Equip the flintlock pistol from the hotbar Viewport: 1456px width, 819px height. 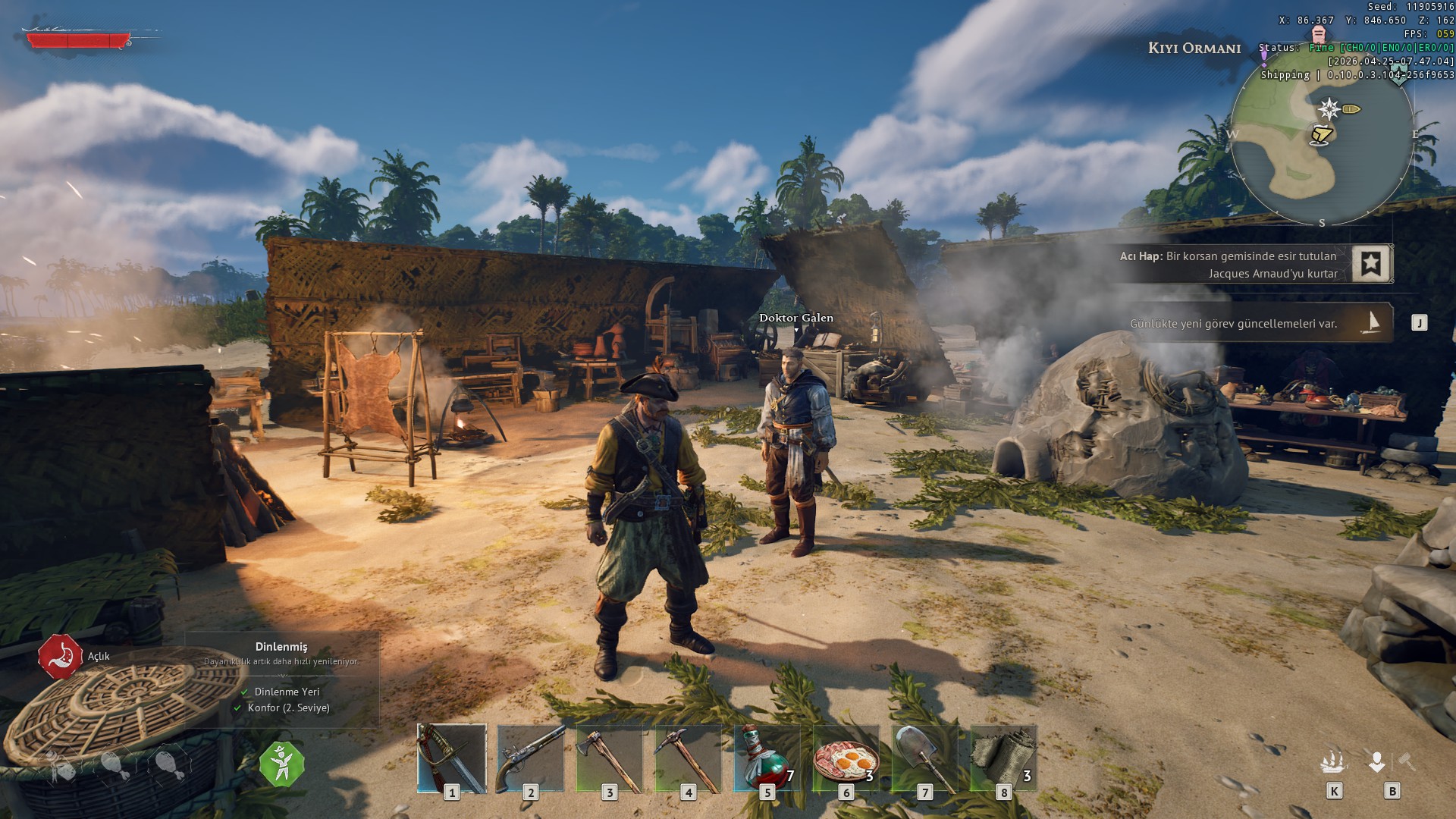click(531, 758)
